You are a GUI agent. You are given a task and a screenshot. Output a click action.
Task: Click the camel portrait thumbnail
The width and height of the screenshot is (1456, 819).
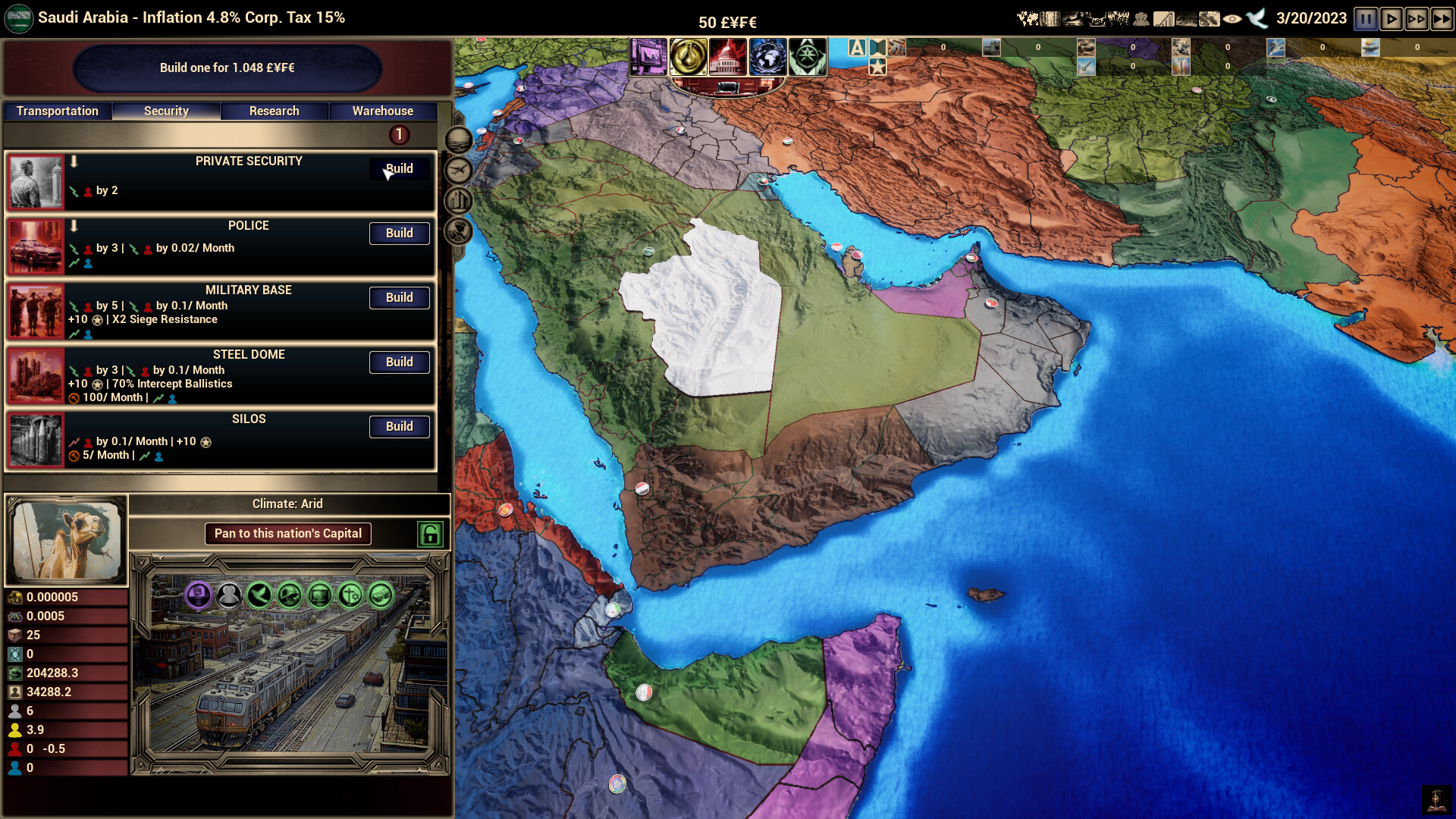[67, 540]
